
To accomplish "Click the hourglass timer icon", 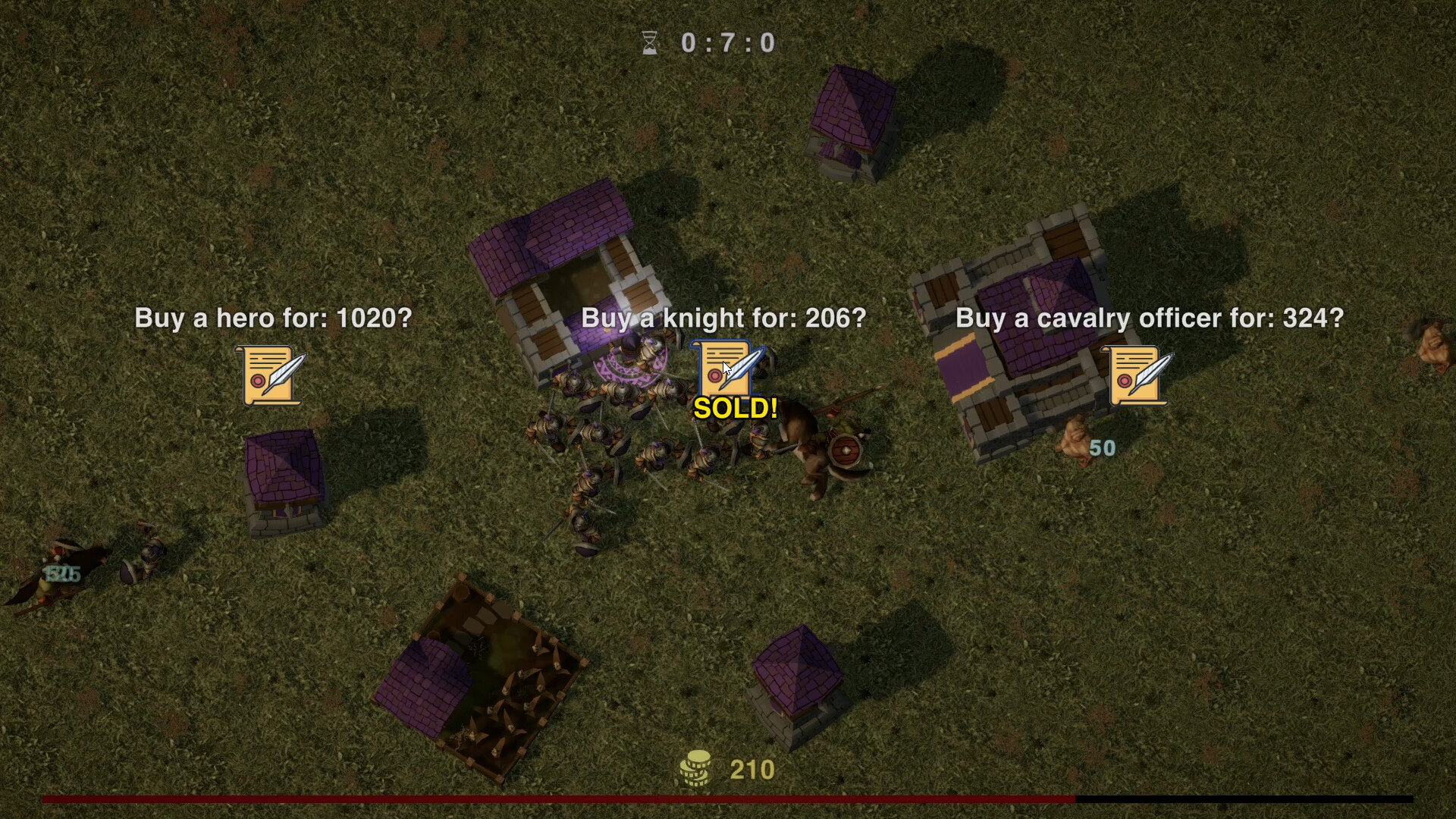I will coord(648,42).
